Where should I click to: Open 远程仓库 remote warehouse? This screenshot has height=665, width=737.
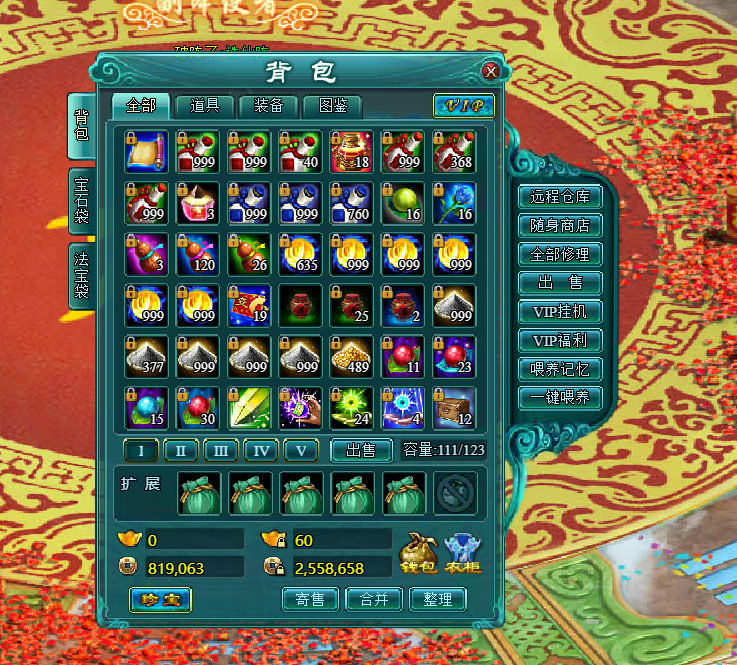[x=559, y=197]
